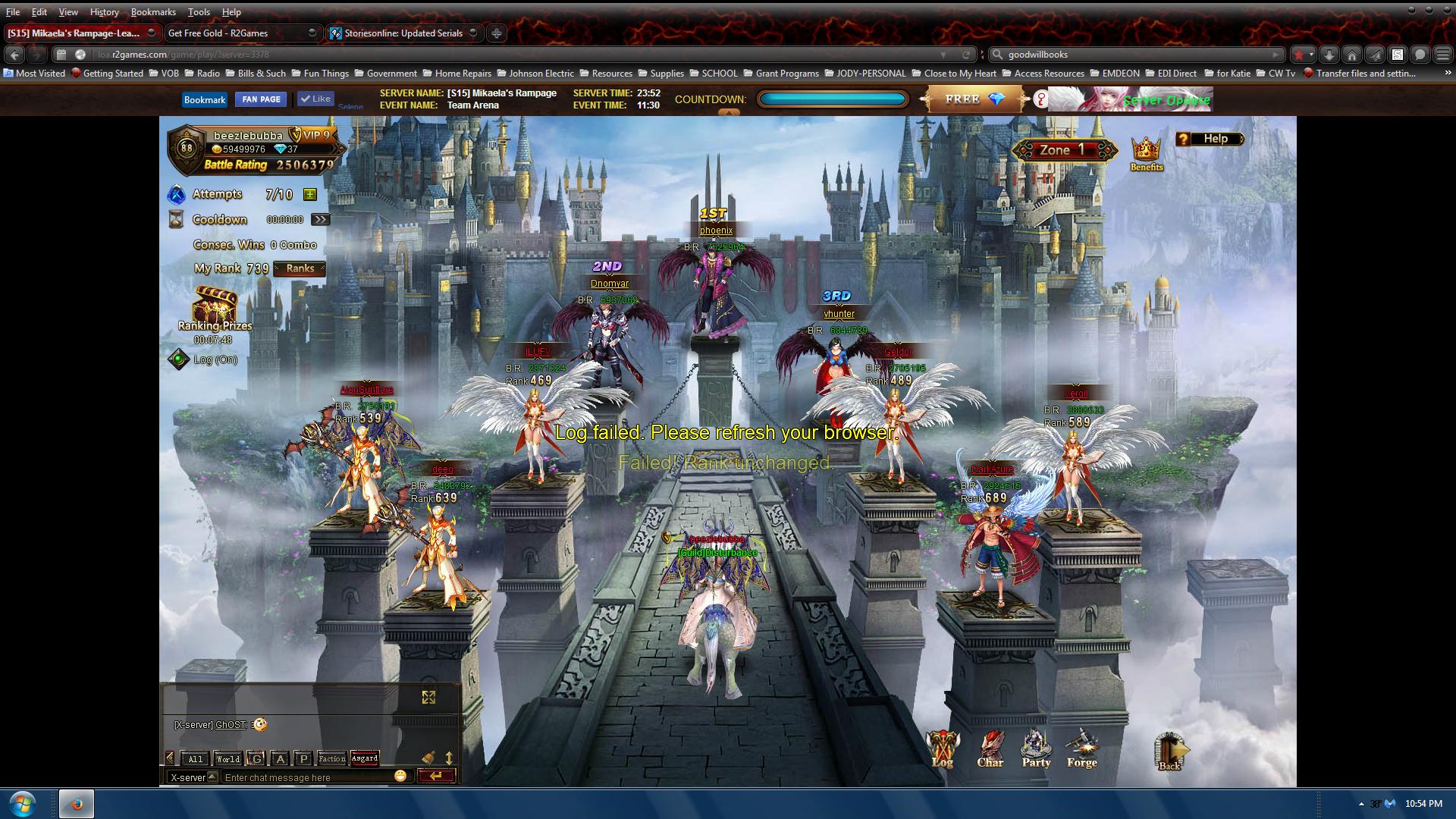Open the Char screen
This screenshot has width=1456, height=819.
[x=990, y=748]
